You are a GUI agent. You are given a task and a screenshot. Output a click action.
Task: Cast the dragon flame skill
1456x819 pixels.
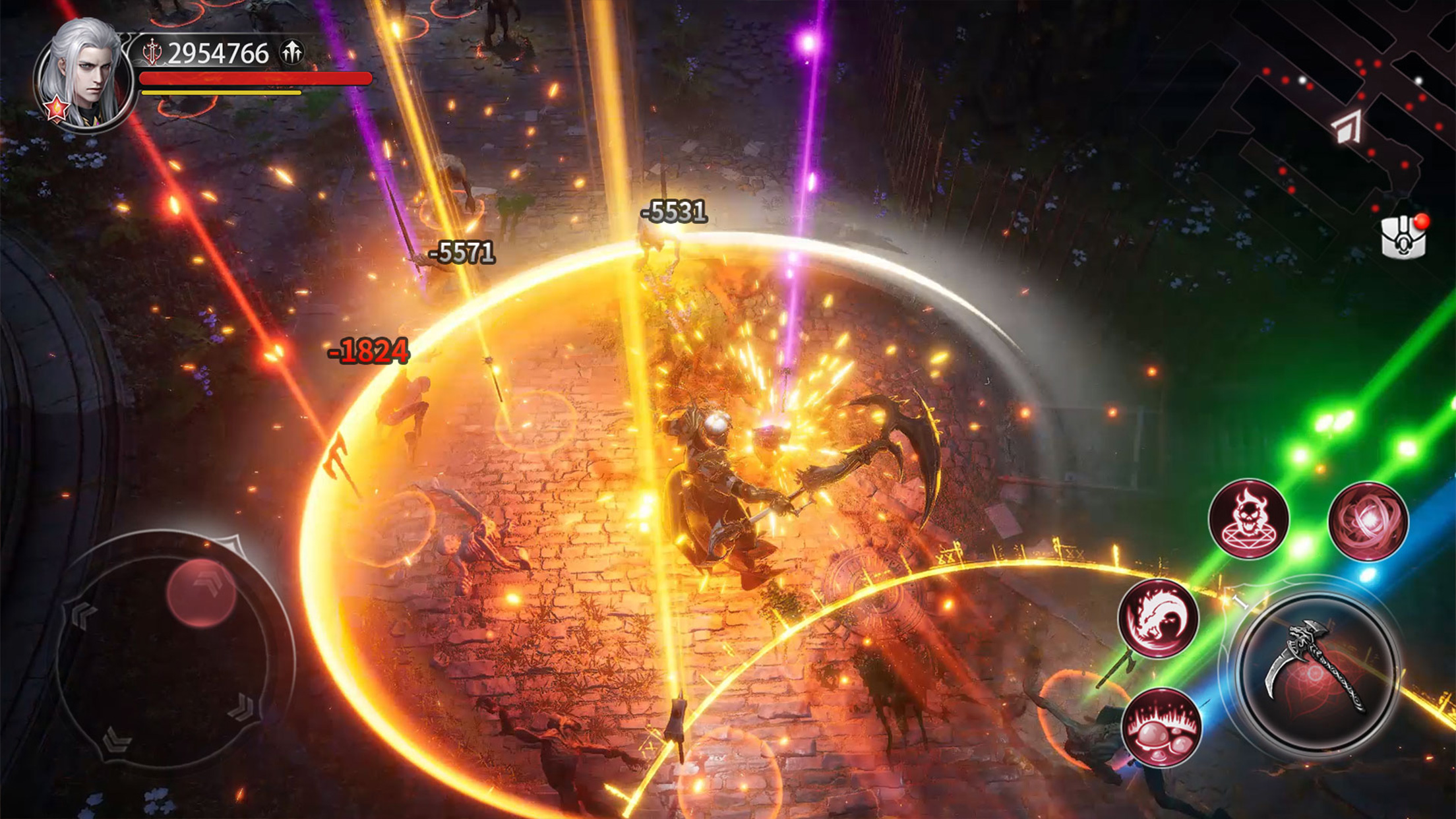pyautogui.click(x=1158, y=619)
